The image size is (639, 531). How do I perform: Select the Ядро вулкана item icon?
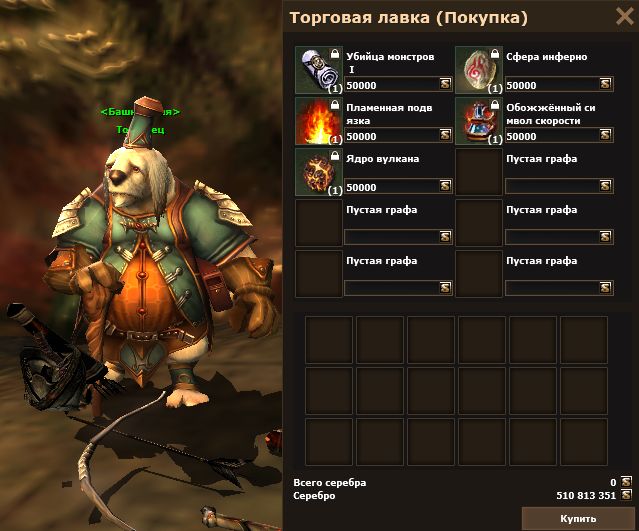point(319,171)
